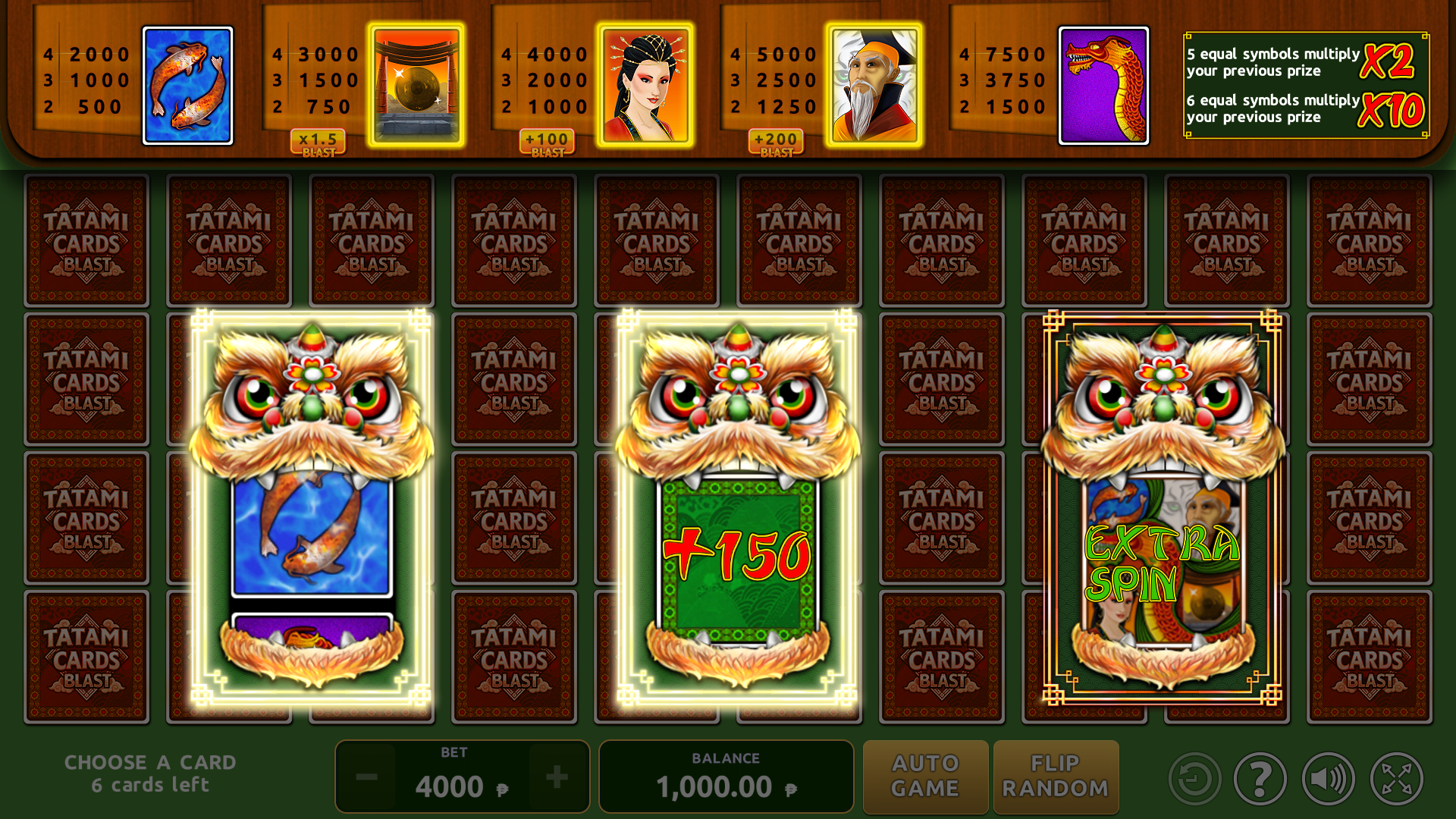This screenshot has height=819, width=1456.
Task: Decrease the bet with the minus button
Action: coord(367,777)
